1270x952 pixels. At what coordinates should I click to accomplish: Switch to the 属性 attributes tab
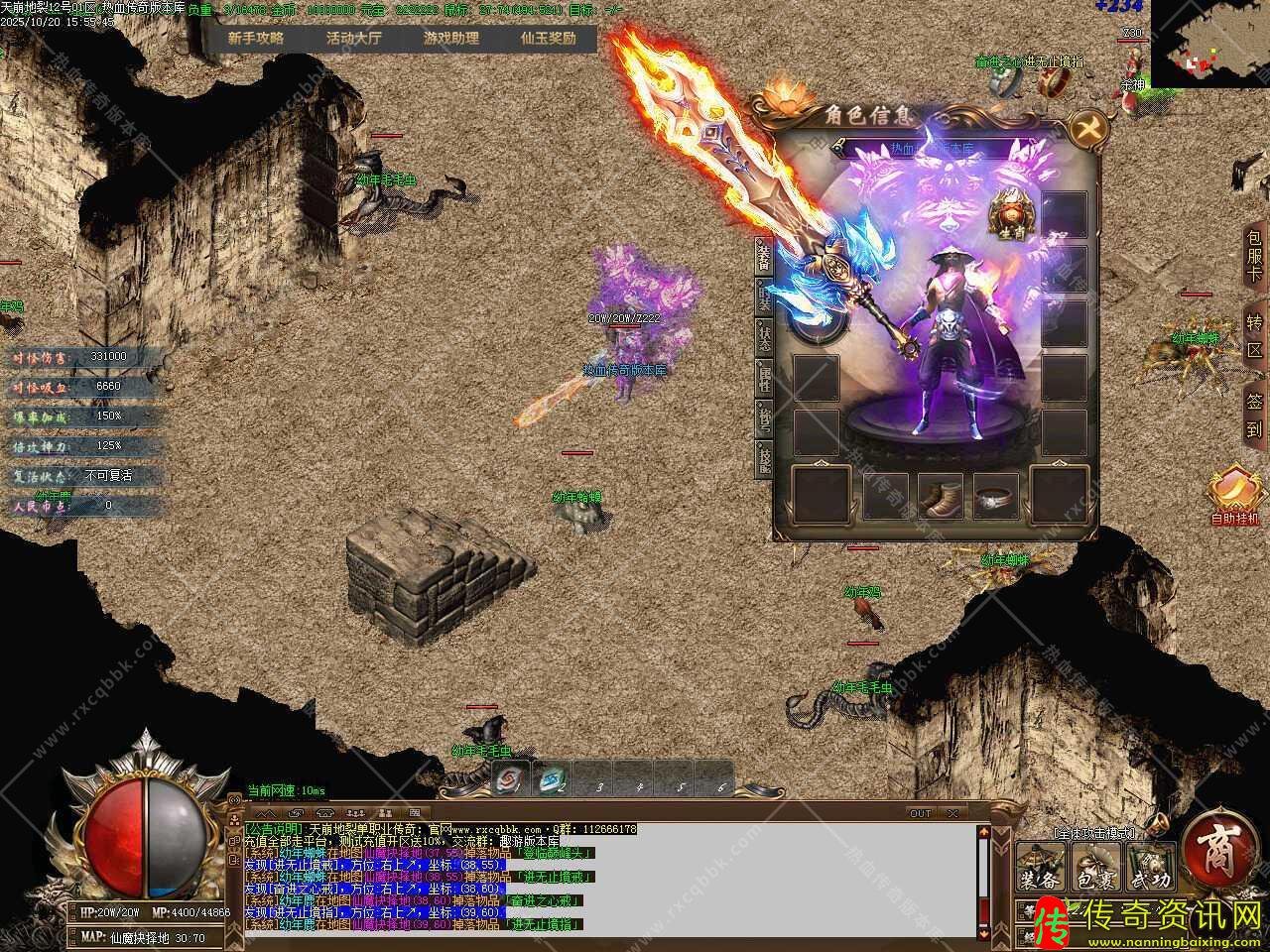(x=765, y=377)
